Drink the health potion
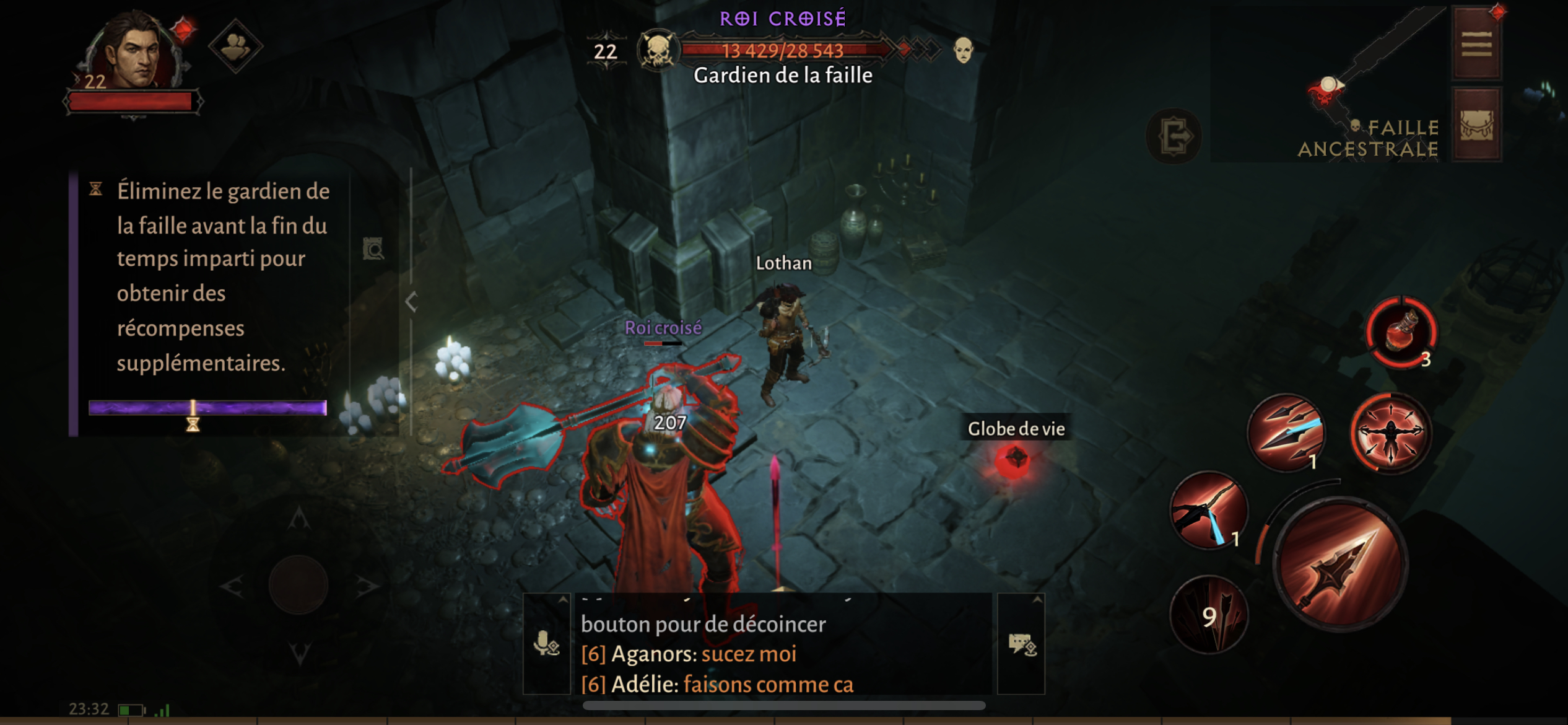The width and height of the screenshot is (1568, 725). 1401,332
